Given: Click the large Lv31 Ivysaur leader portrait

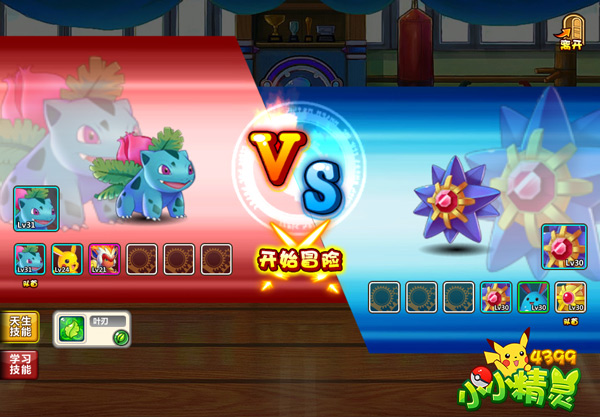Looking at the screenshot, I should [x=37, y=209].
